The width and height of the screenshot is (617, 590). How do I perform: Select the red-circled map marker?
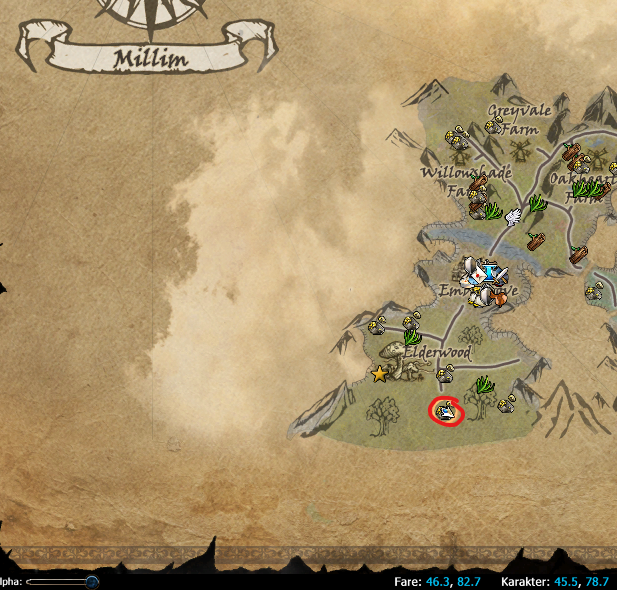pos(446,411)
